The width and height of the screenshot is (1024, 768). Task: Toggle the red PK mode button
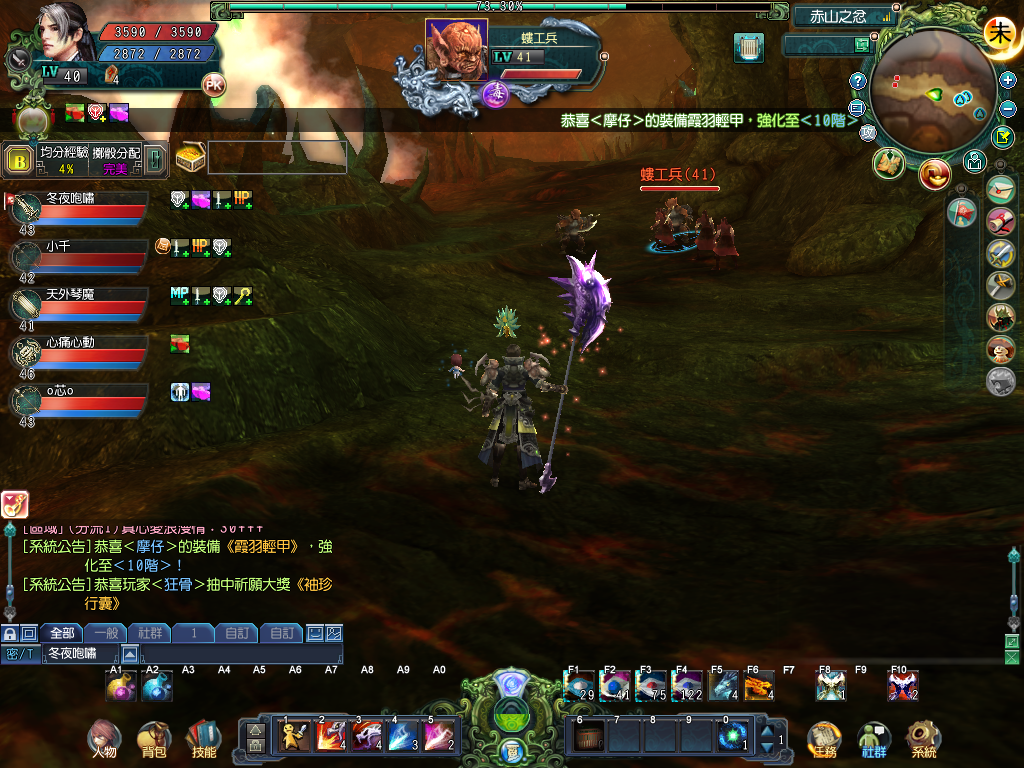(213, 84)
